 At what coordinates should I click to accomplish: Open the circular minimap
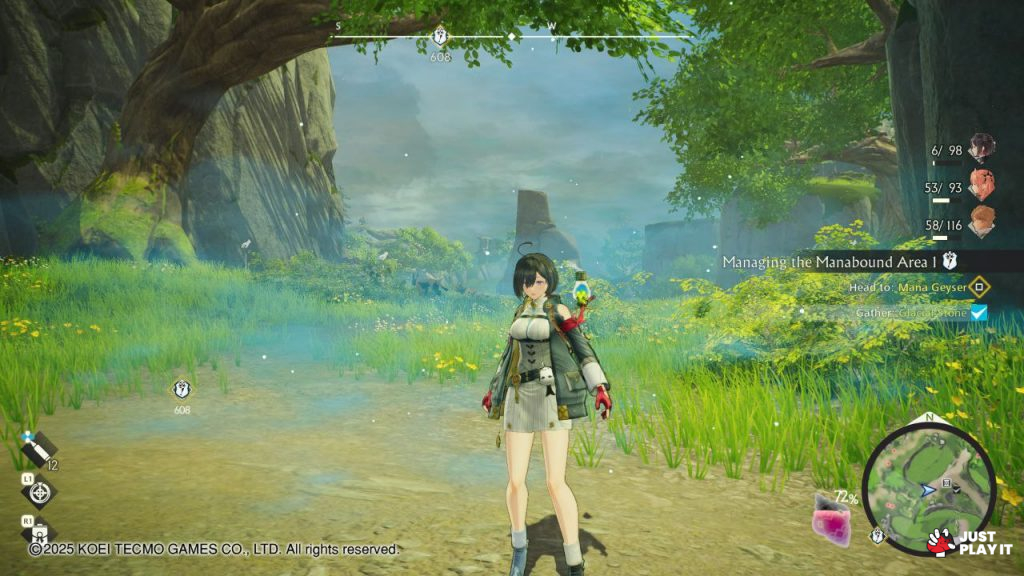coord(929,487)
